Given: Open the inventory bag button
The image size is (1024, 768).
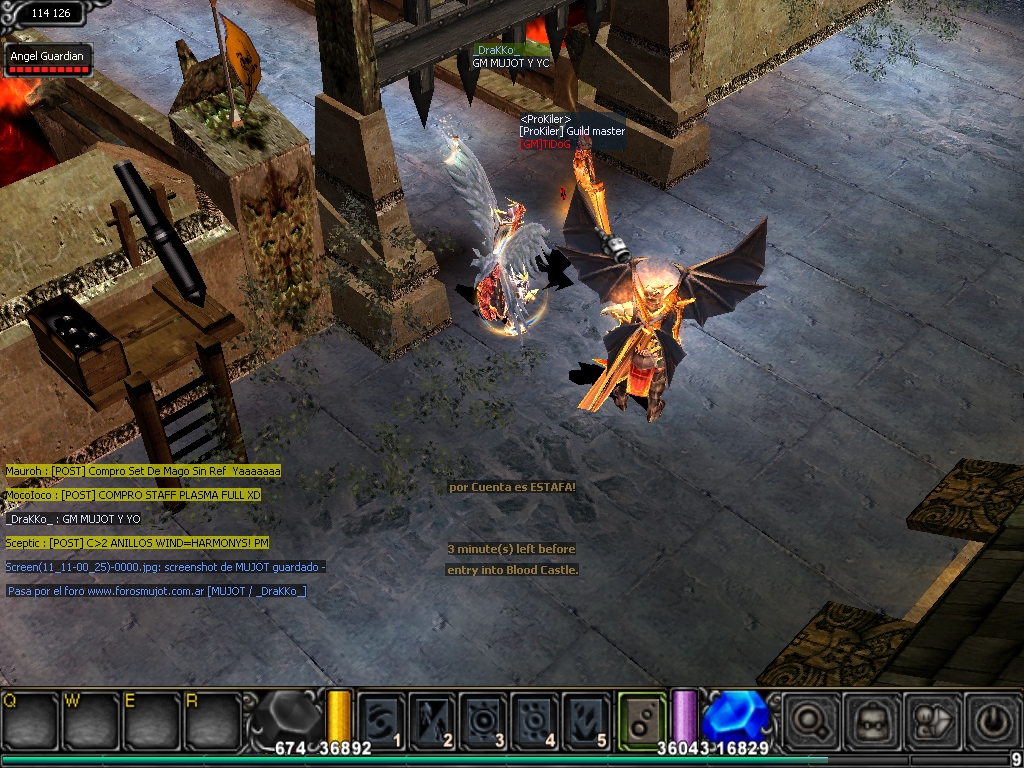Looking at the screenshot, I should coord(930,718).
